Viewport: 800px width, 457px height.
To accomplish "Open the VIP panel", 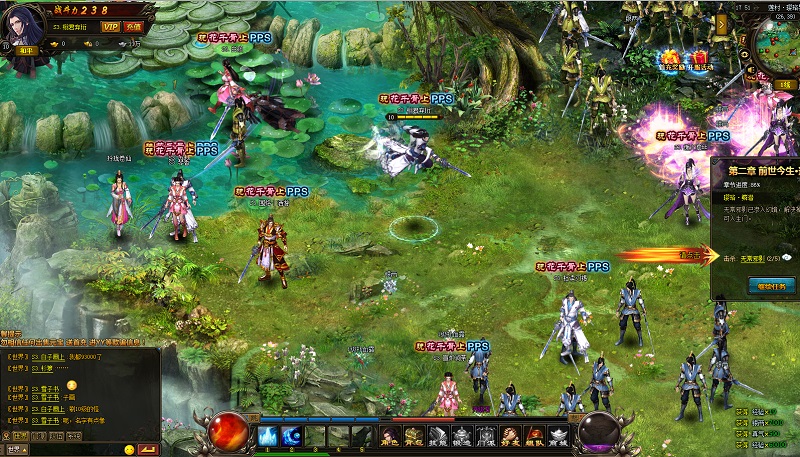I will pos(110,27).
